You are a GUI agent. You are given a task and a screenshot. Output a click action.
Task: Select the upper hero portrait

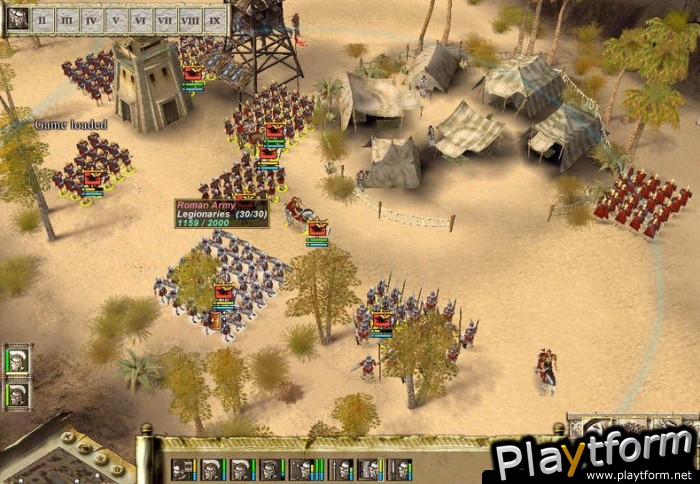pyautogui.click(x=18, y=360)
